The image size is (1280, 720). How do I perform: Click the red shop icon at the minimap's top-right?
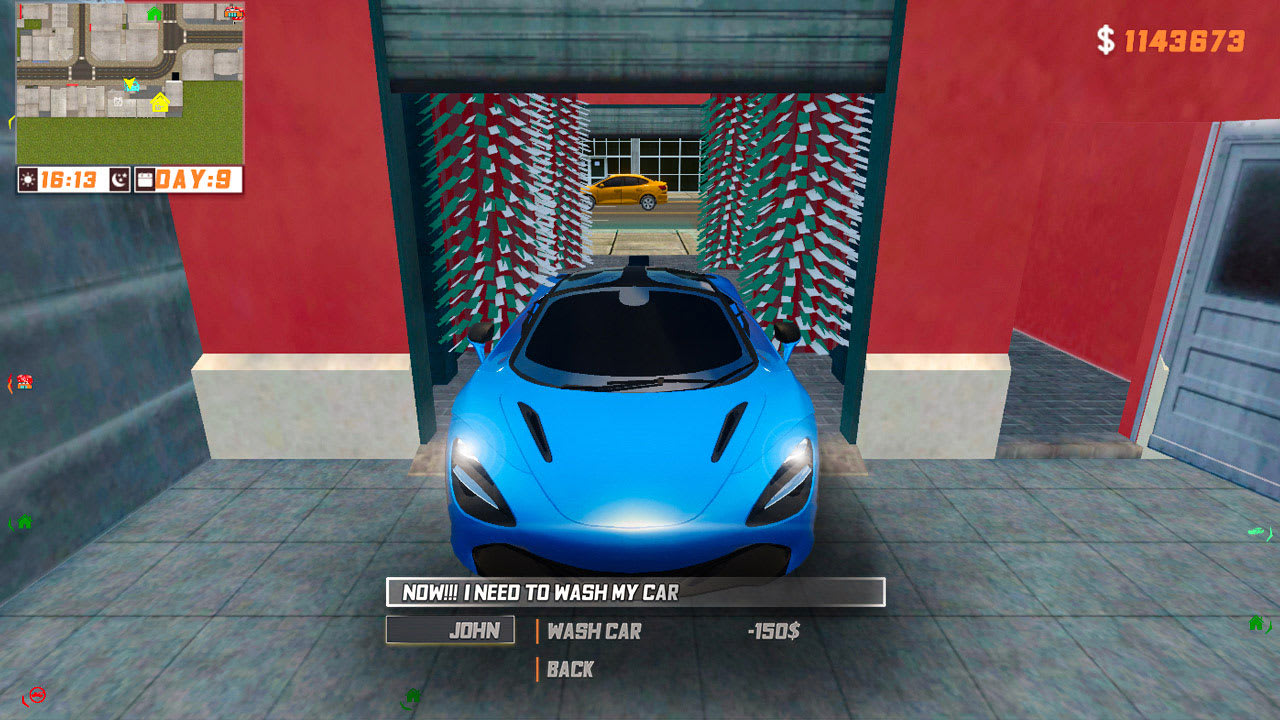point(234,14)
